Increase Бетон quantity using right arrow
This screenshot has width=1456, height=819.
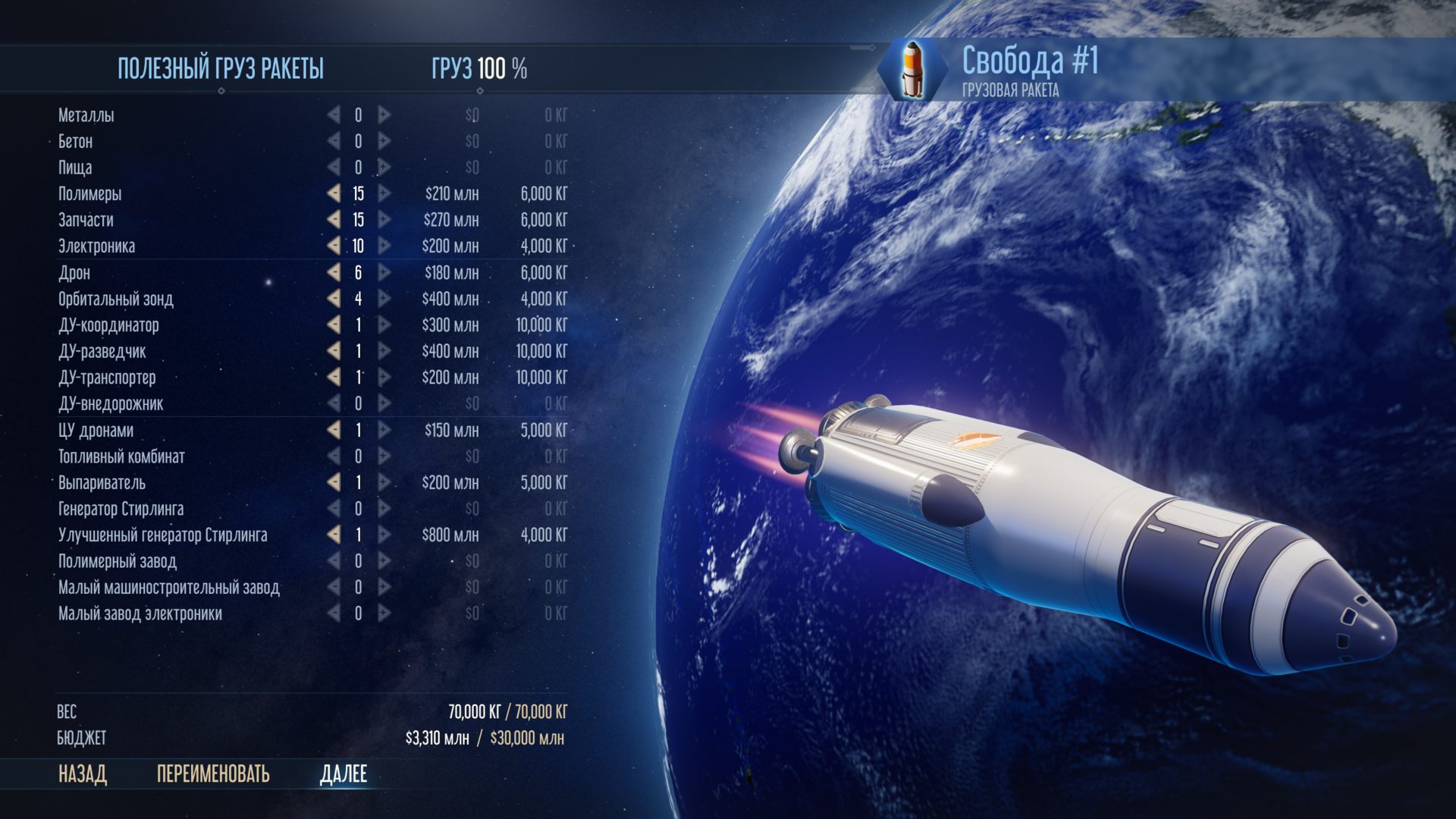coord(384,141)
